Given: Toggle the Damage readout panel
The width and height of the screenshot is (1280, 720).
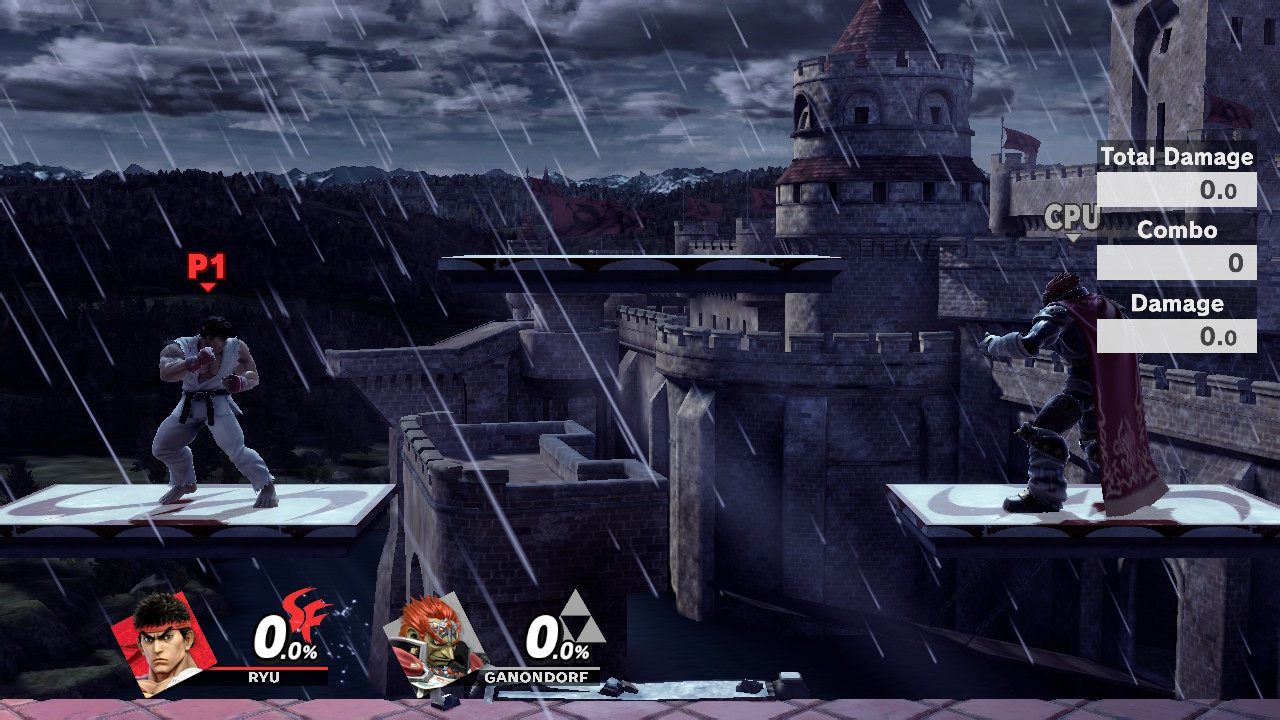Looking at the screenshot, I should 1176,304.
